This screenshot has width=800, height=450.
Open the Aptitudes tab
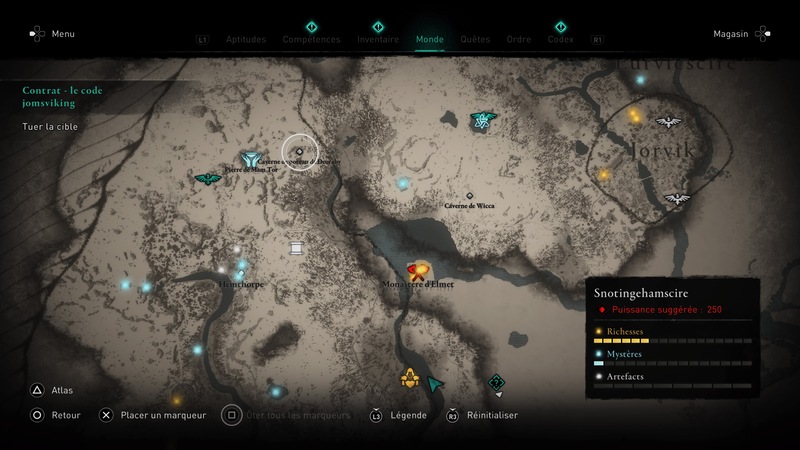246,40
